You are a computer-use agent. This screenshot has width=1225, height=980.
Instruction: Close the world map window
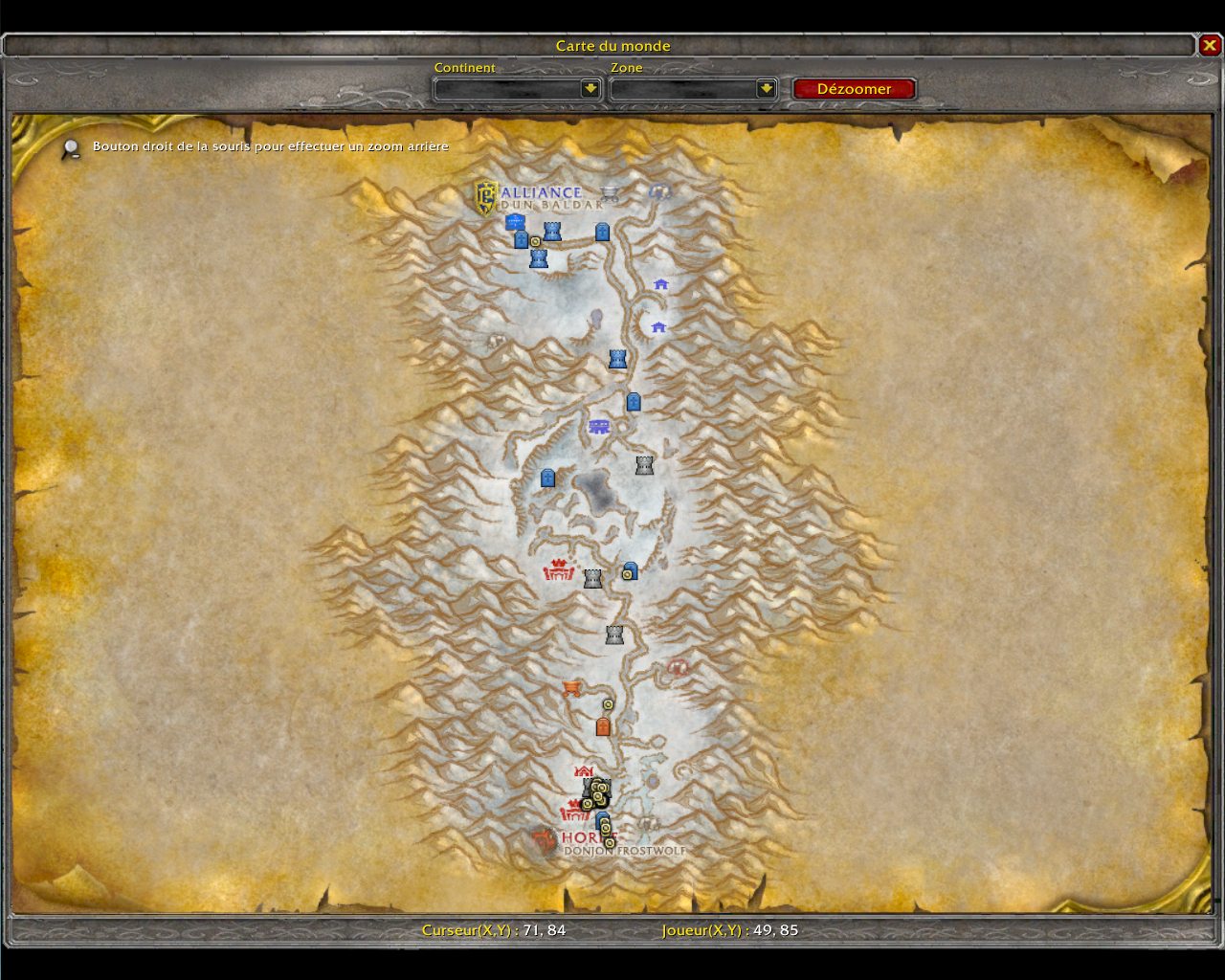click(x=1210, y=46)
